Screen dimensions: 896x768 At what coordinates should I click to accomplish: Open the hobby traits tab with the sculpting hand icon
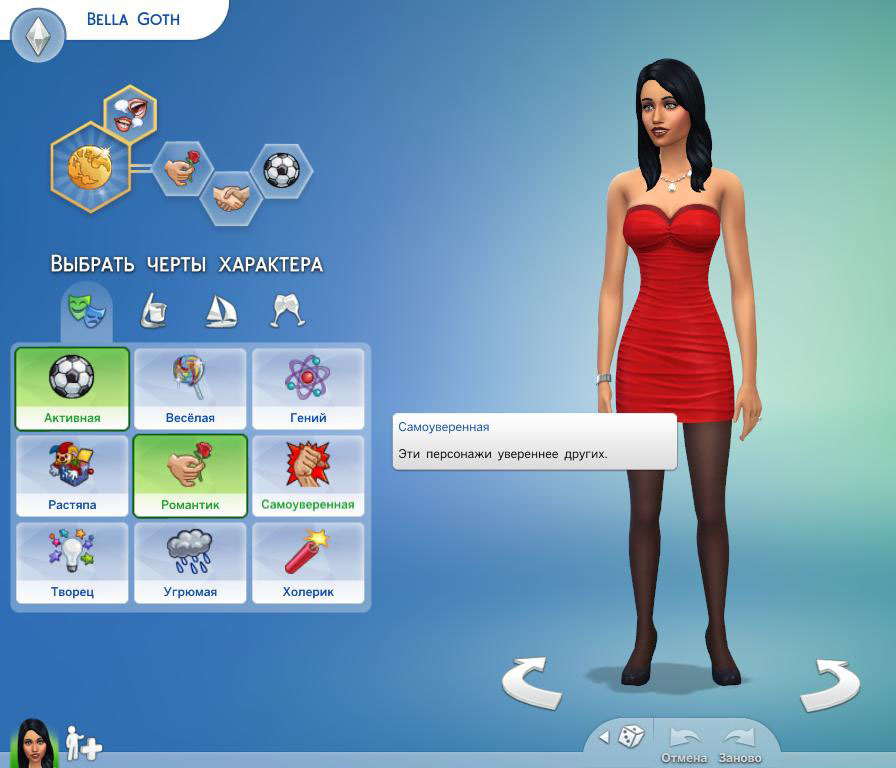coord(152,310)
